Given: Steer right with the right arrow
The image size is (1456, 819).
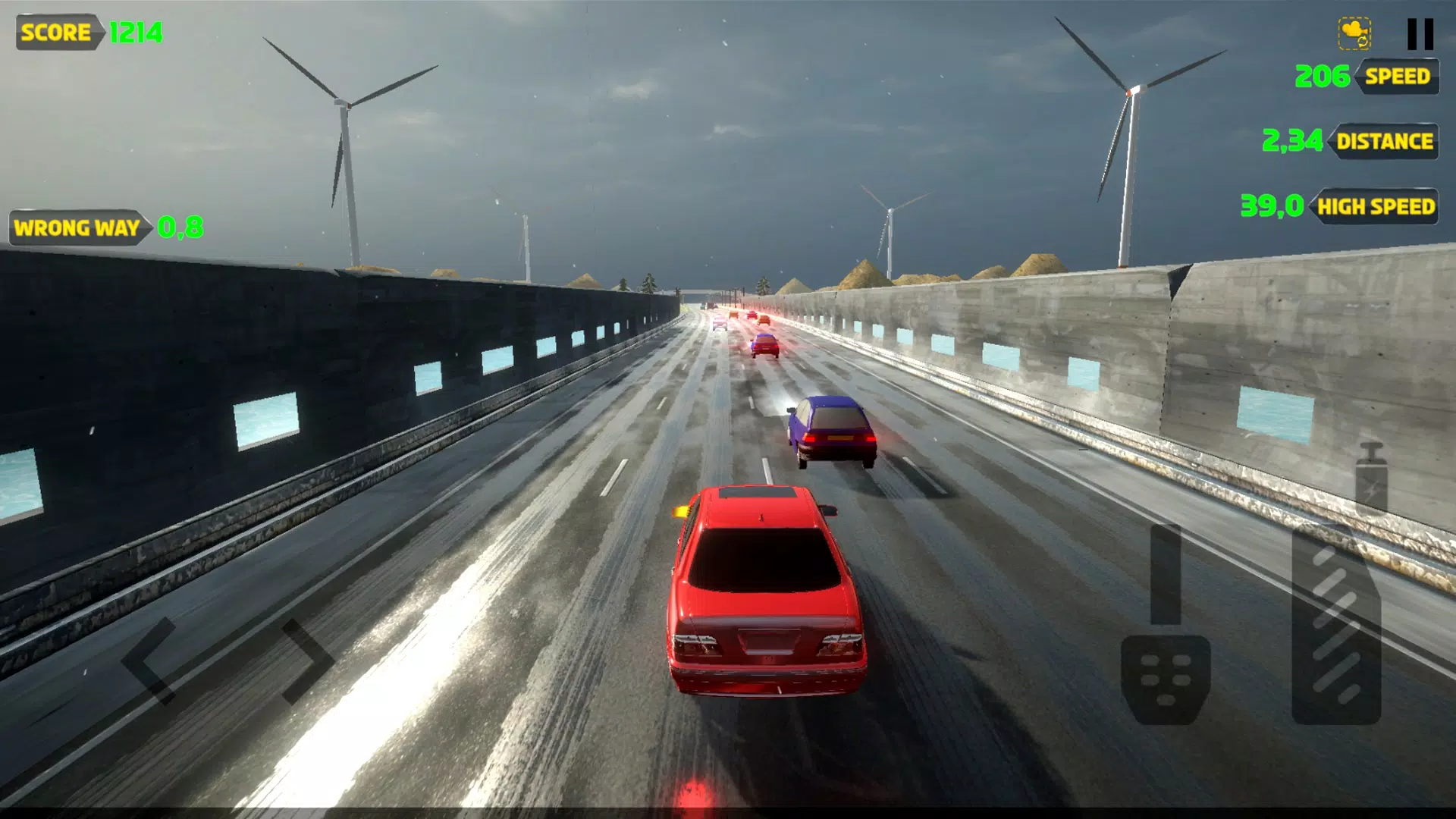Looking at the screenshot, I should (x=307, y=661).
